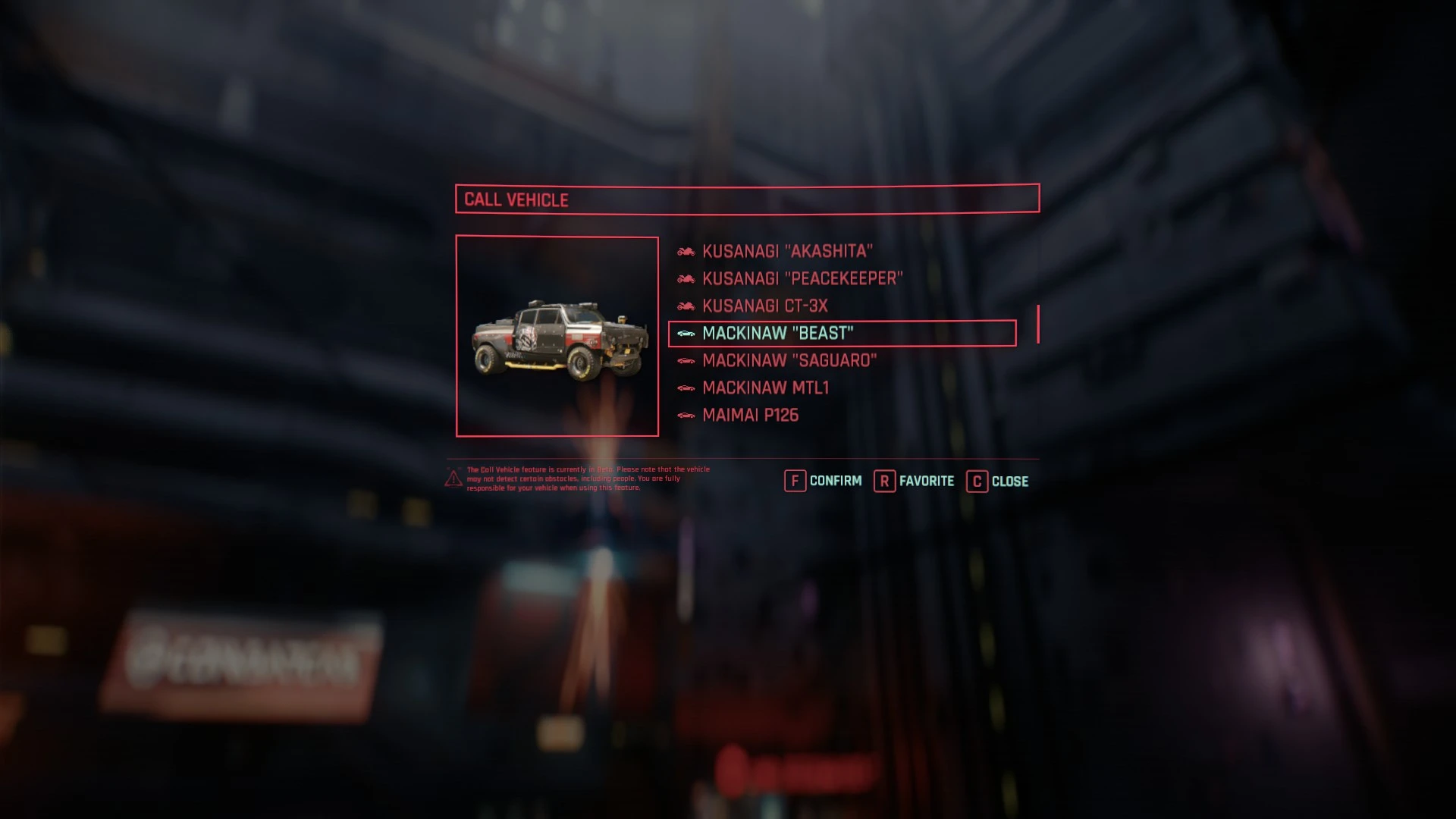The width and height of the screenshot is (1456, 819).
Task: Select Kusanagi "Akashita" from the vehicle list
Action: click(787, 251)
